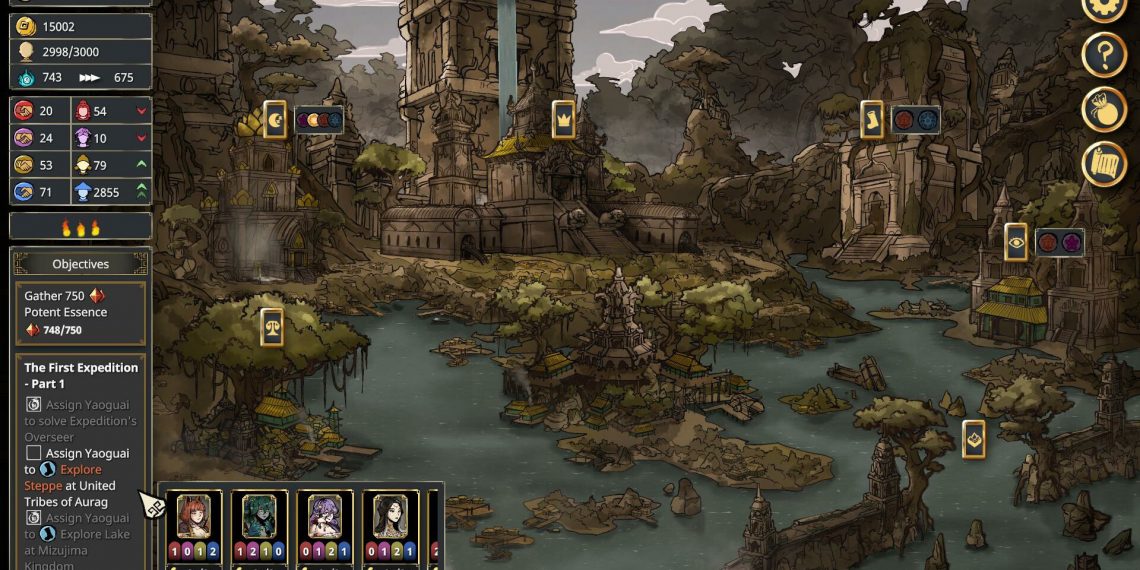The image size is (1140, 570).
Task: Select The First Expedition - Part 1 quest
Action: [81, 375]
